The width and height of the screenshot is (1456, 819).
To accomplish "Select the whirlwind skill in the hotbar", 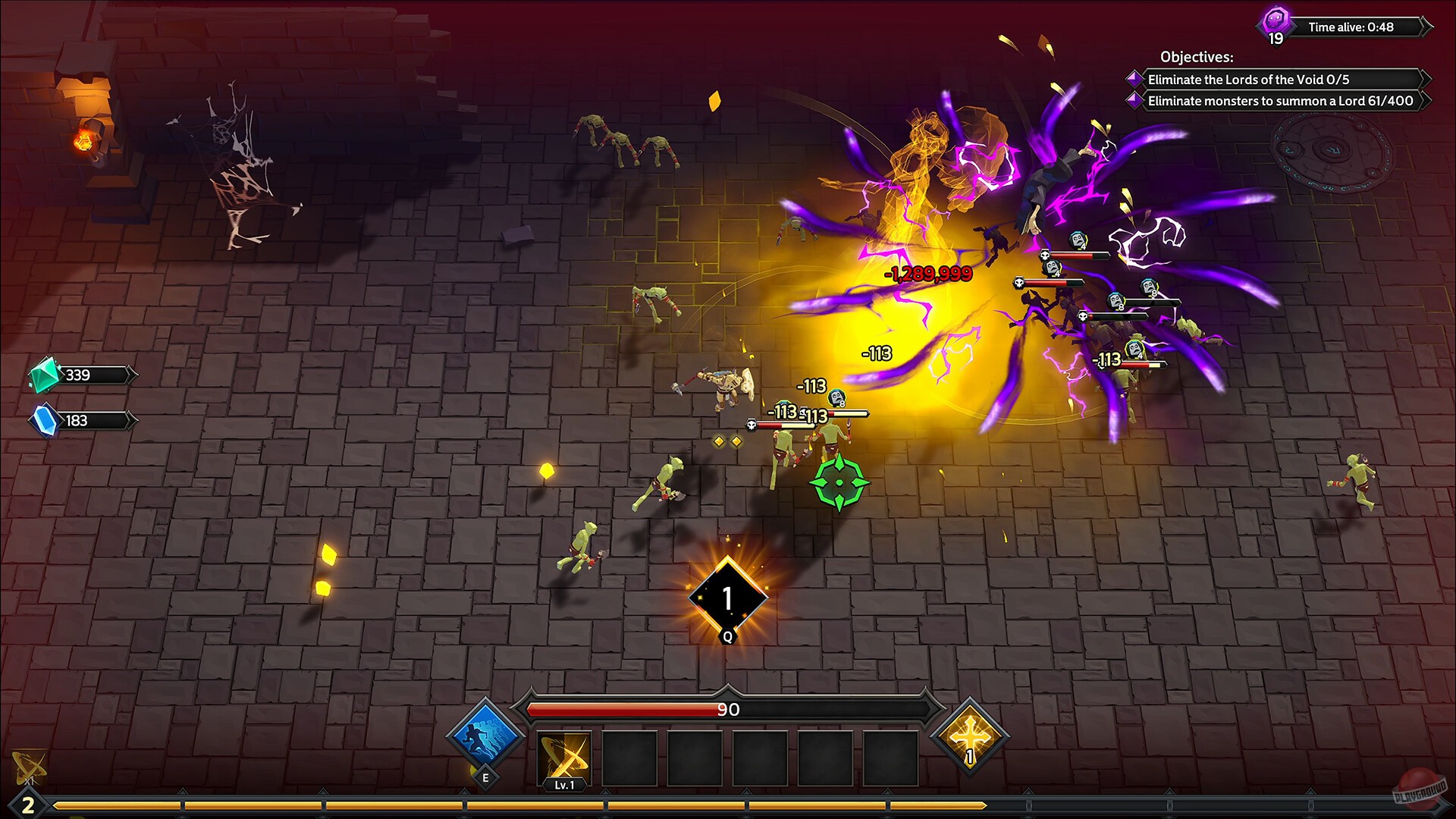I will pos(565,758).
